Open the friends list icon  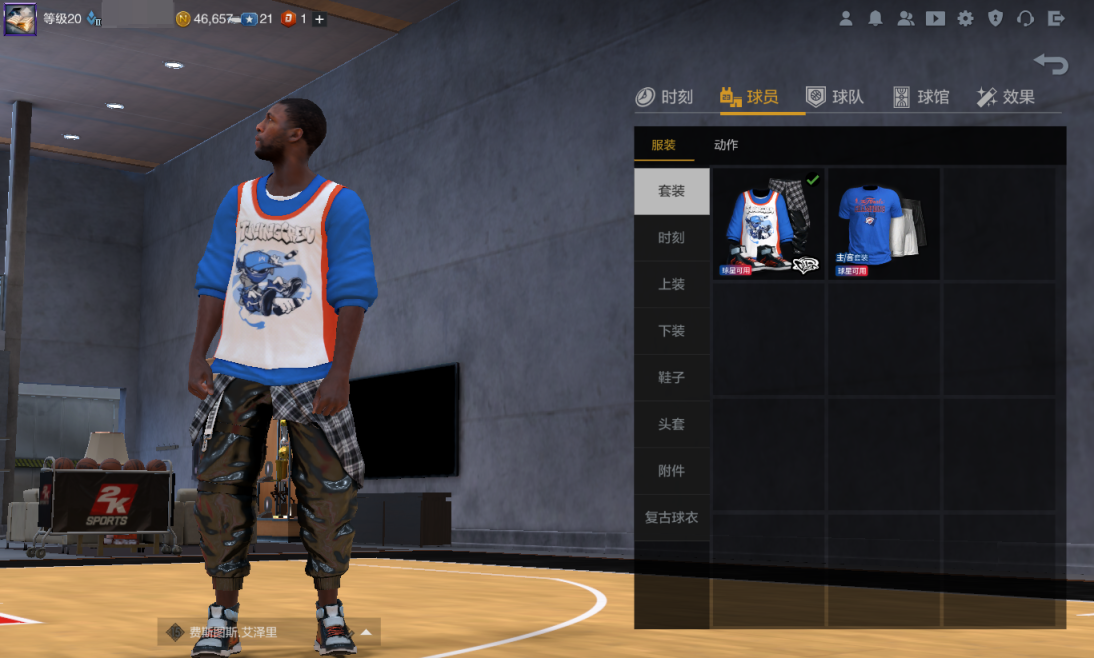coord(905,18)
